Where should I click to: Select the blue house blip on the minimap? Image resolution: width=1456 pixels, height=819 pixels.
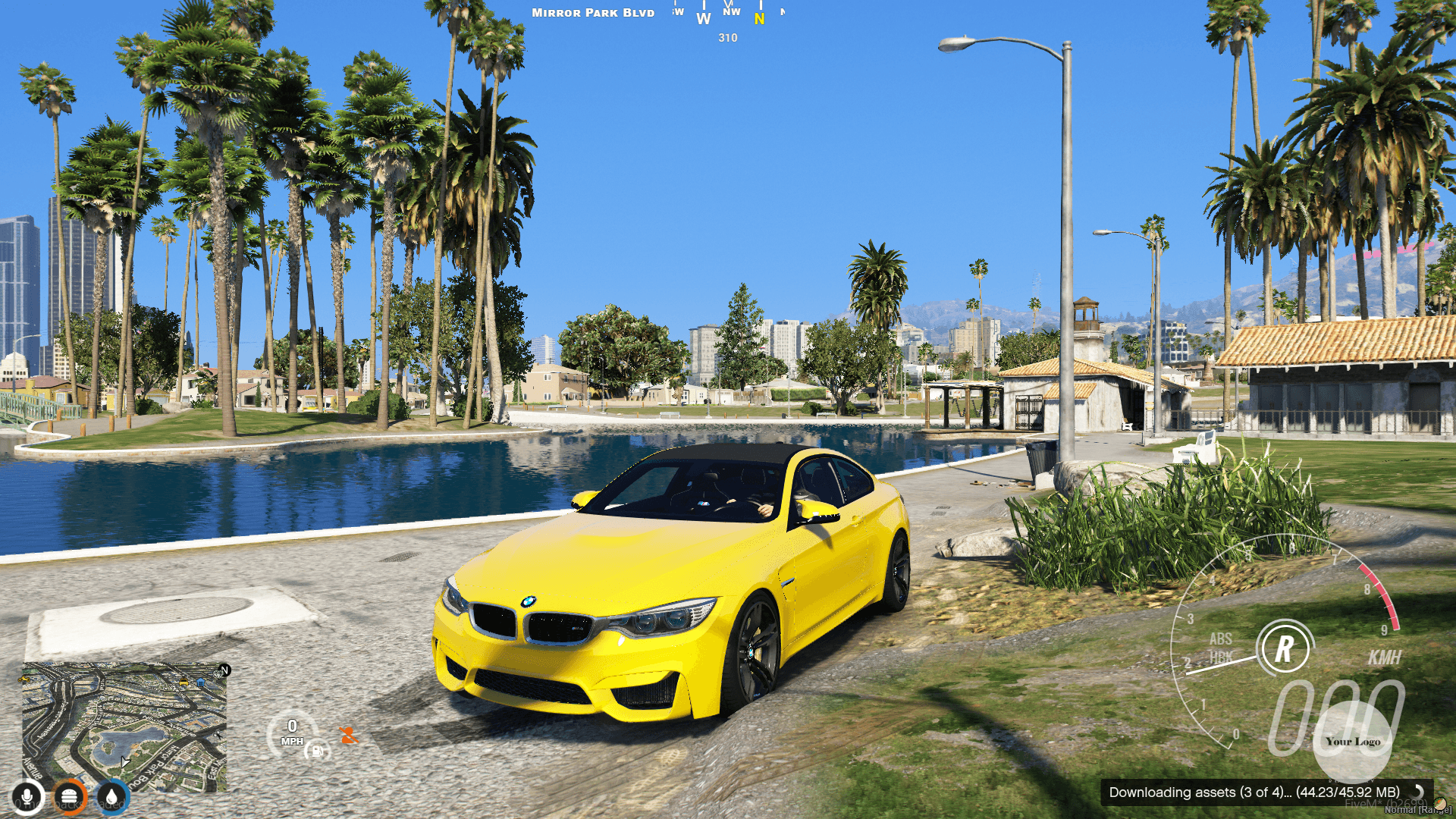click(x=200, y=682)
